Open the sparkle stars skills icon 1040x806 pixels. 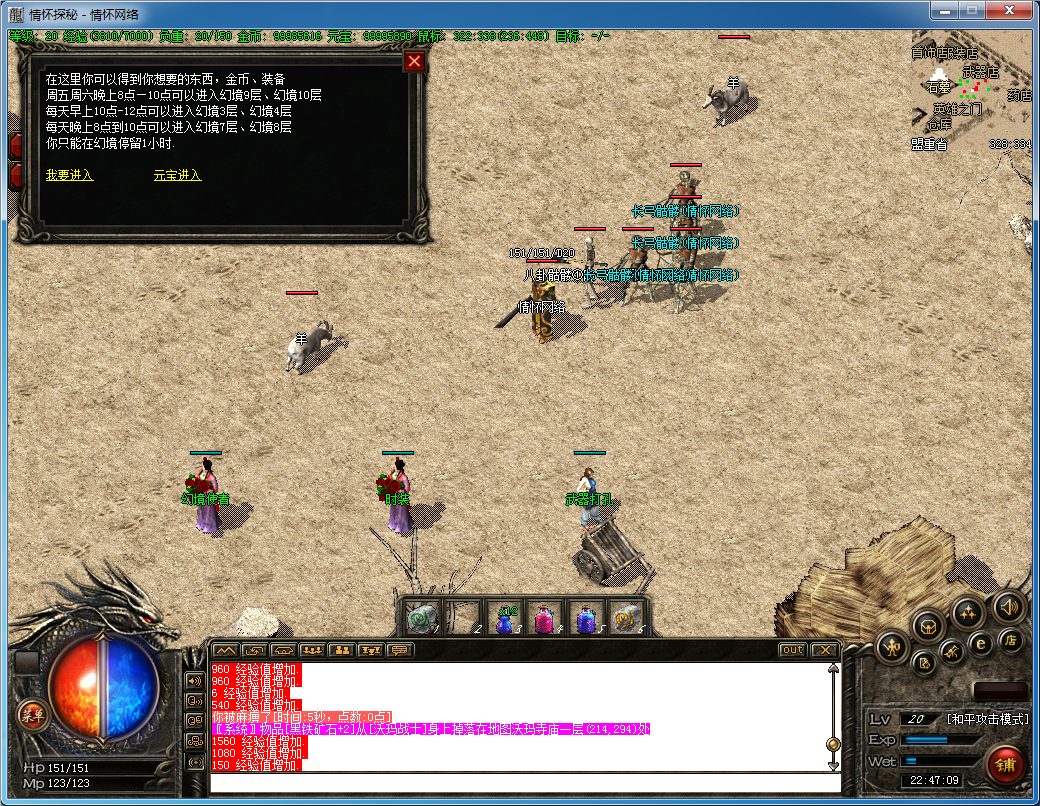coord(967,611)
